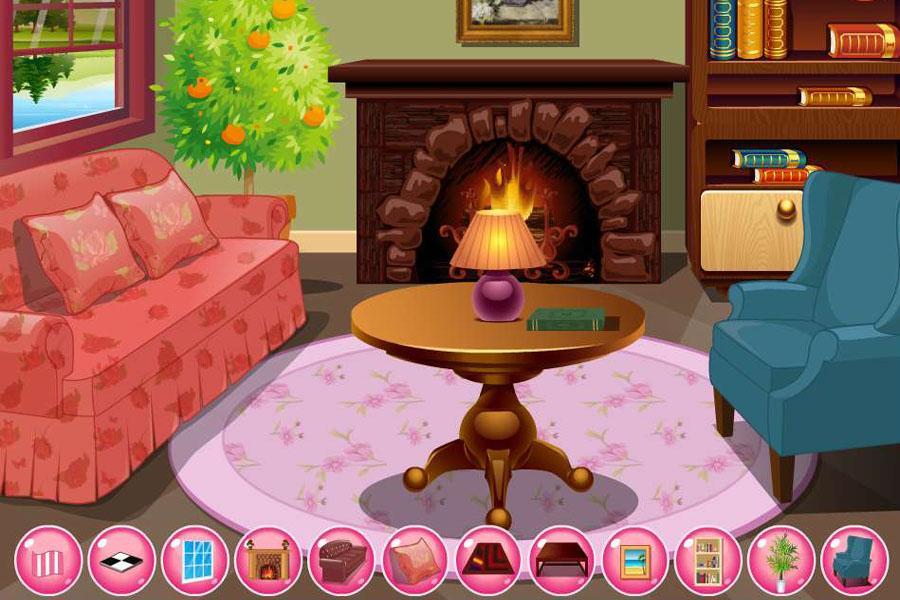Choose the checkered floor tile button
This screenshot has width=900, height=600.
(x=122, y=560)
